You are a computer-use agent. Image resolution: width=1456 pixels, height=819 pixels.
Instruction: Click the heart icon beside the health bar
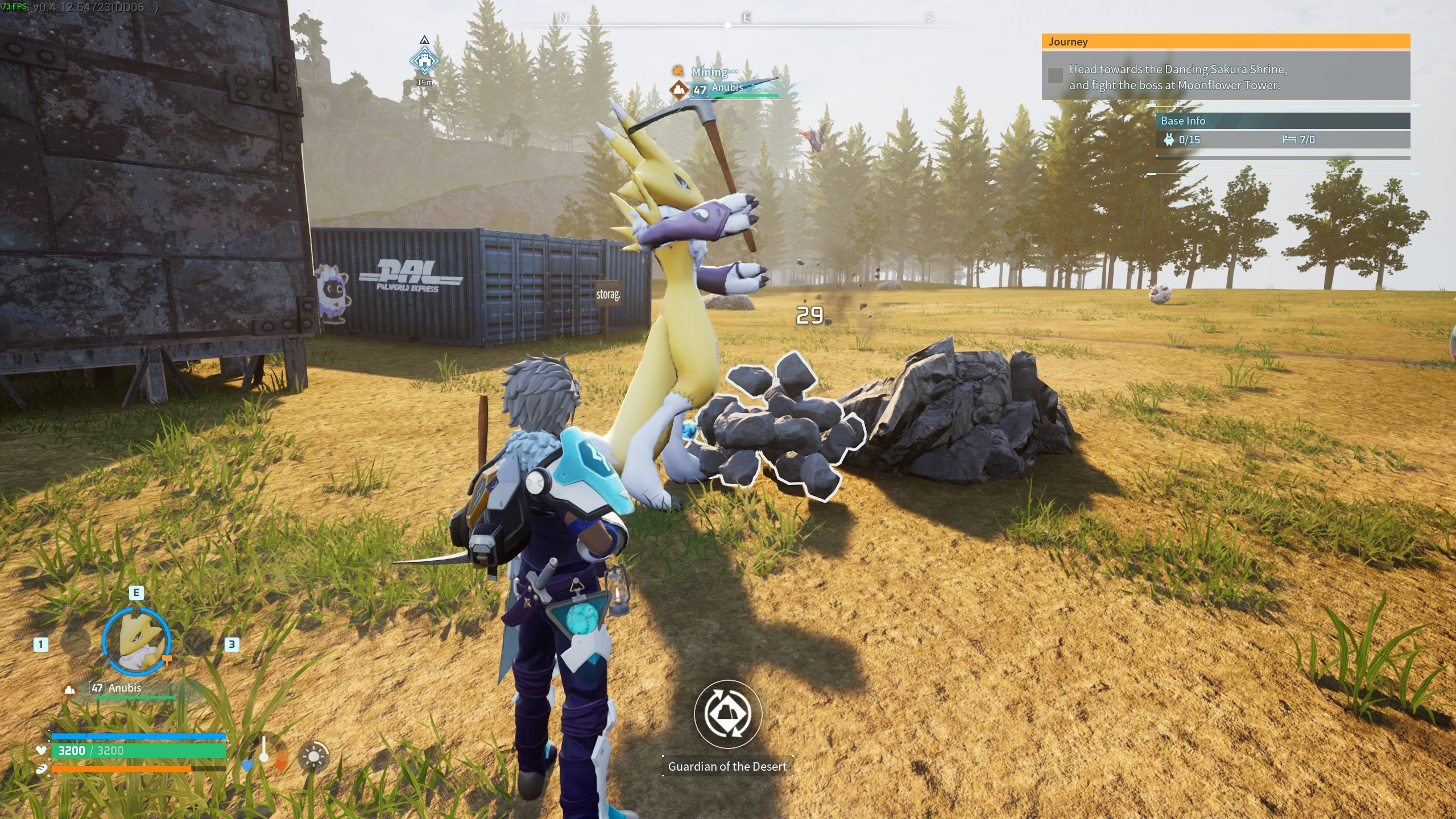(40, 750)
